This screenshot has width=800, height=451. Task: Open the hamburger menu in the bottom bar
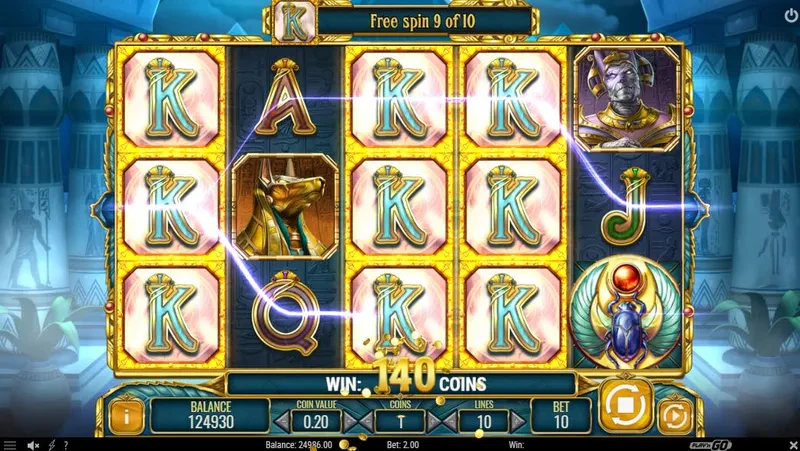coord(10,444)
